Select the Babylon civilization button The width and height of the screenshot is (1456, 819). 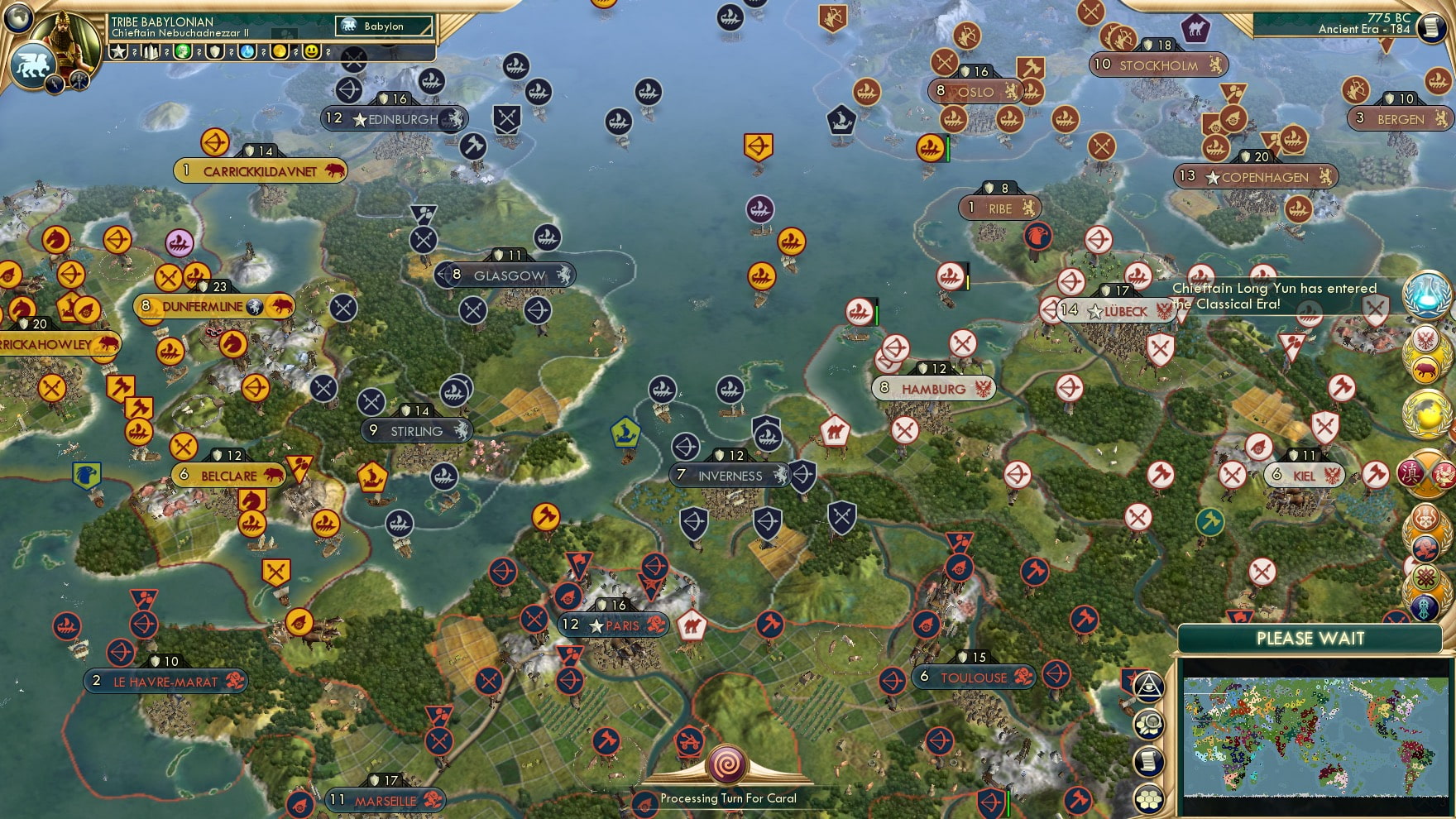[x=385, y=26]
